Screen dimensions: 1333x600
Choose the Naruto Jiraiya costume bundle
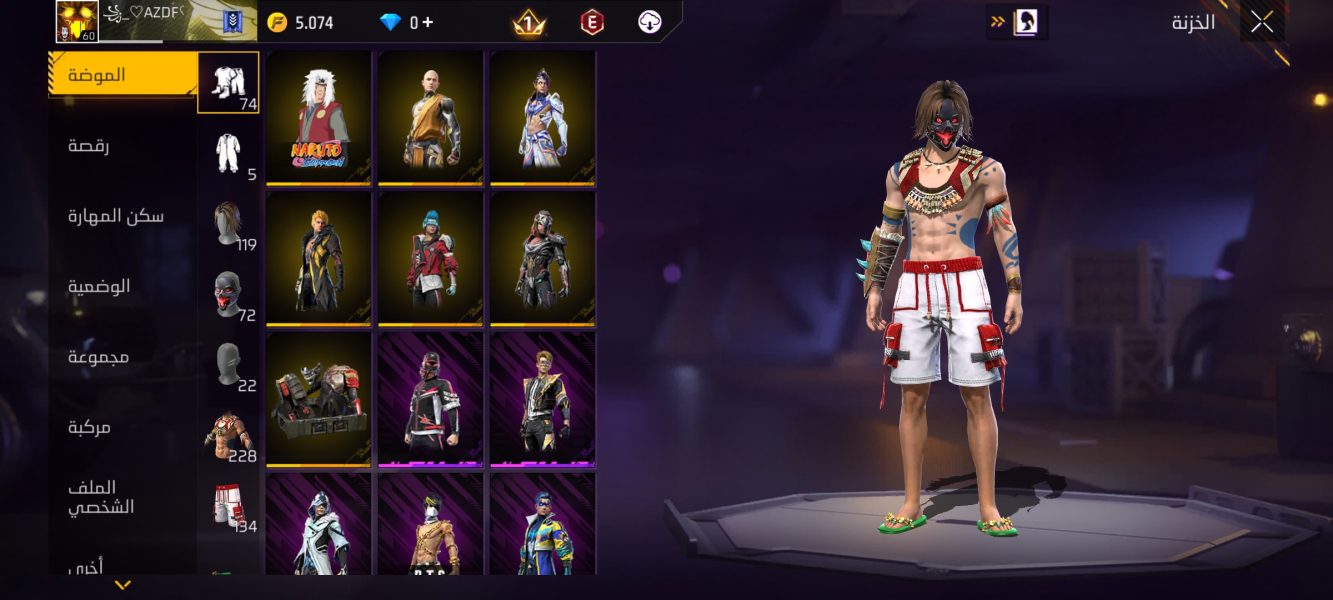click(x=319, y=118)
